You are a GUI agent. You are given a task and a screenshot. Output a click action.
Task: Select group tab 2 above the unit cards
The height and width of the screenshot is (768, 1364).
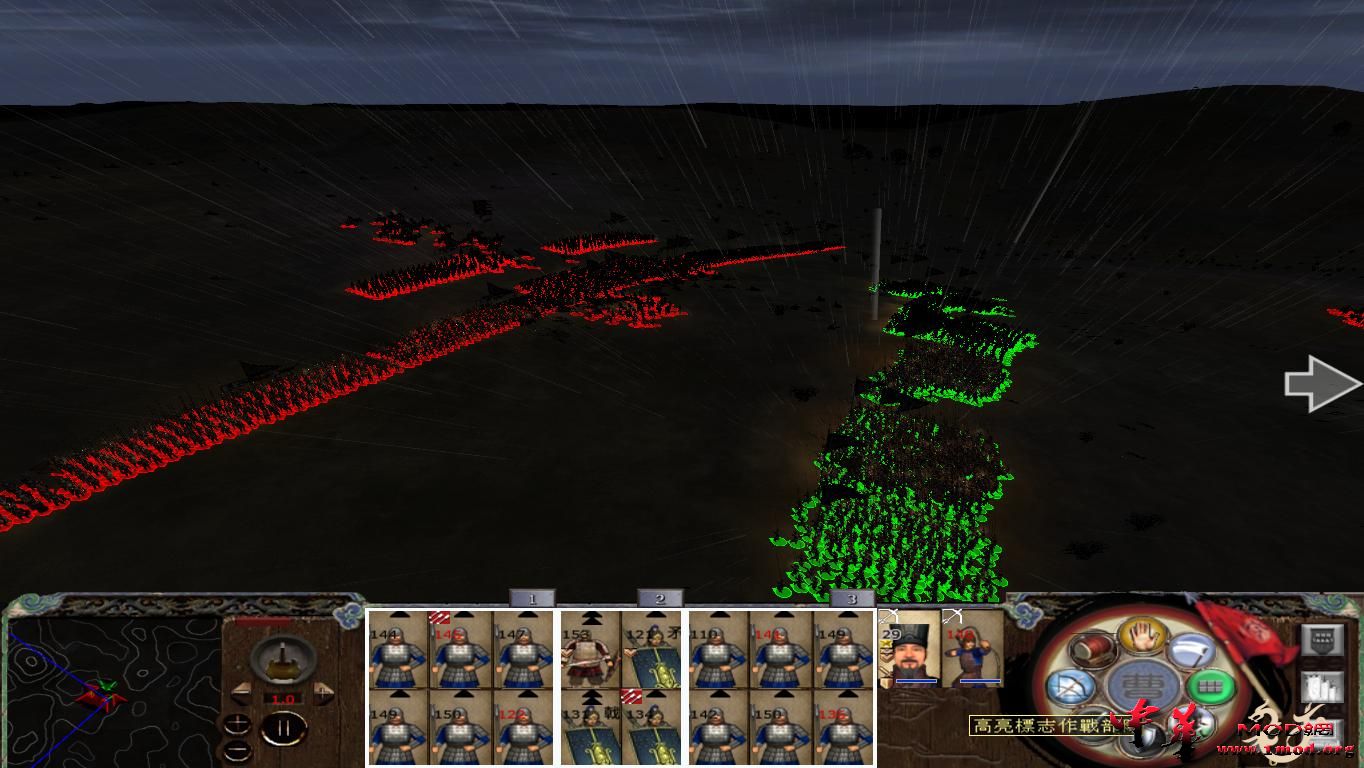(x=658, y=597)
